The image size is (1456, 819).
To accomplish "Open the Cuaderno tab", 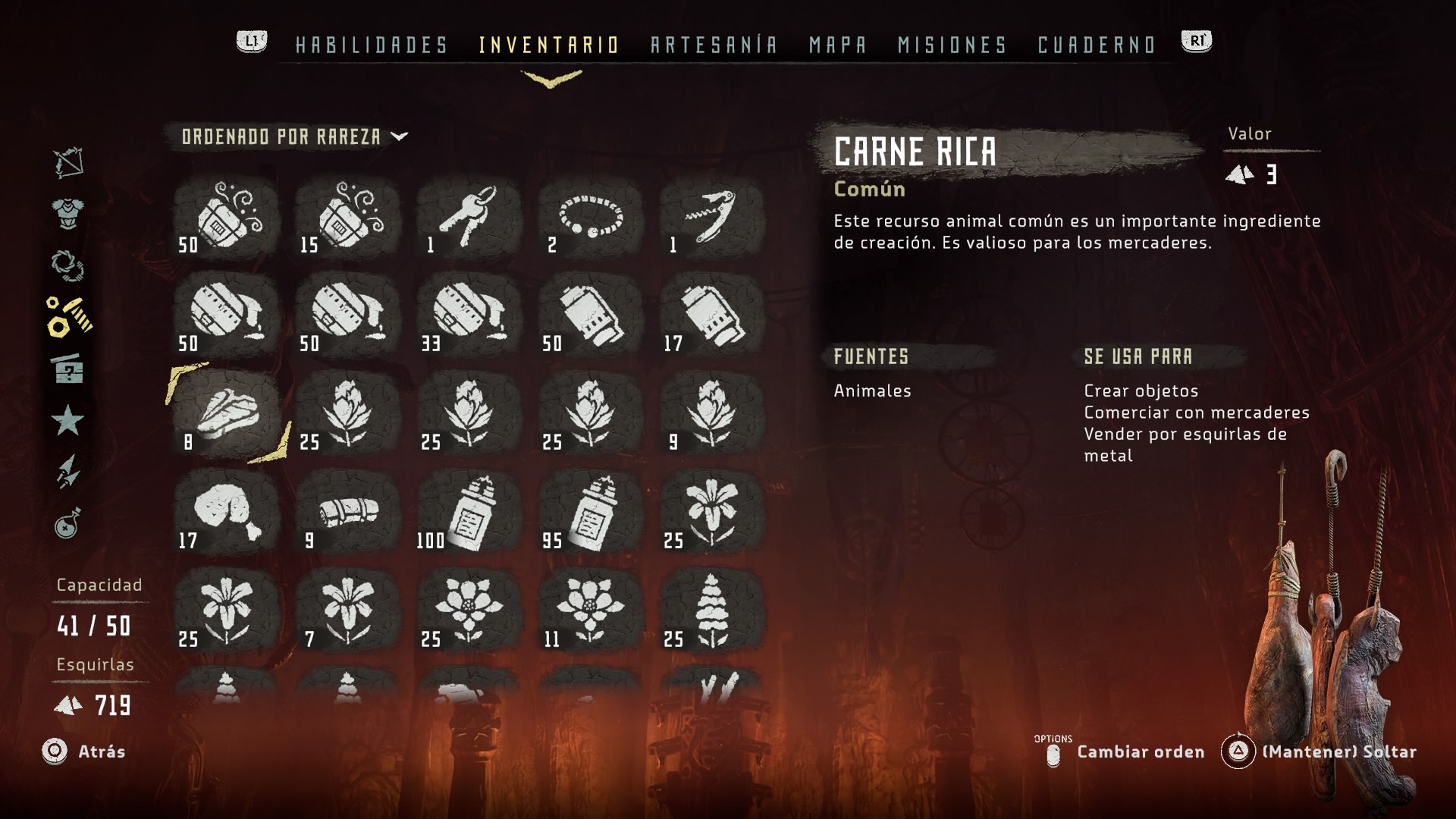I will pyautogui.click(x=1096, y=45).
